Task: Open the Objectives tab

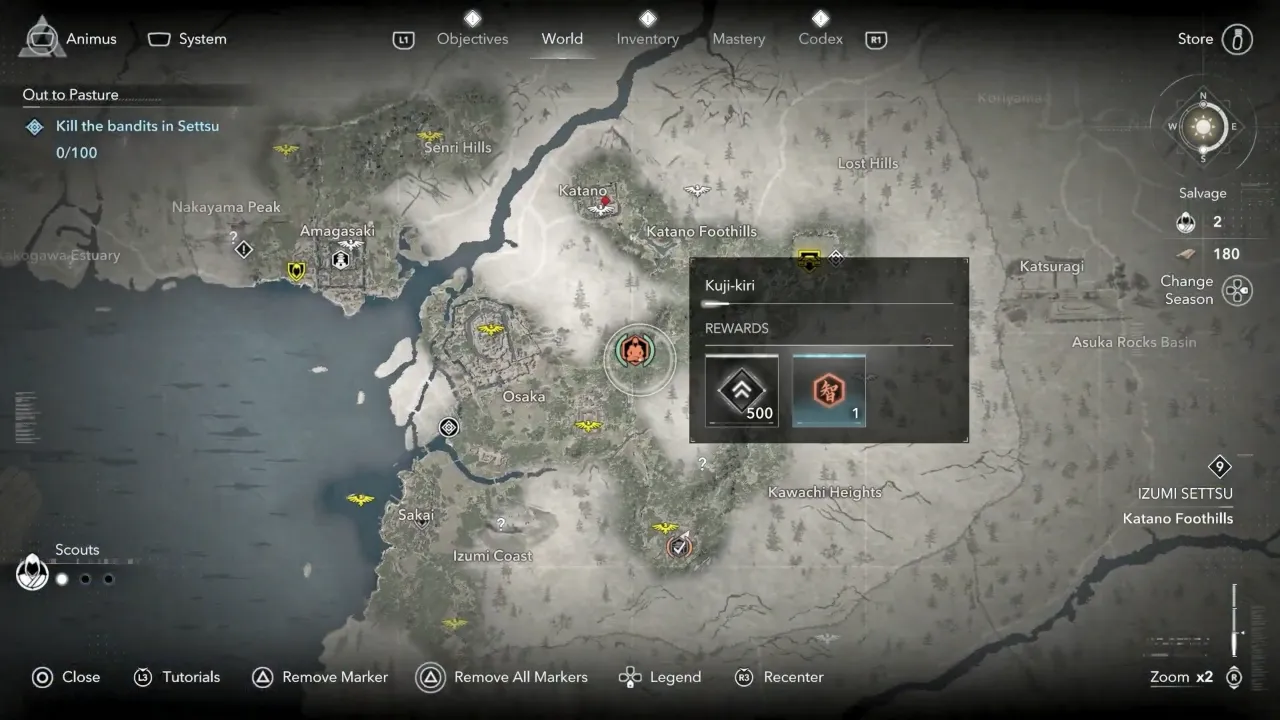Action: tap(472, 39)
